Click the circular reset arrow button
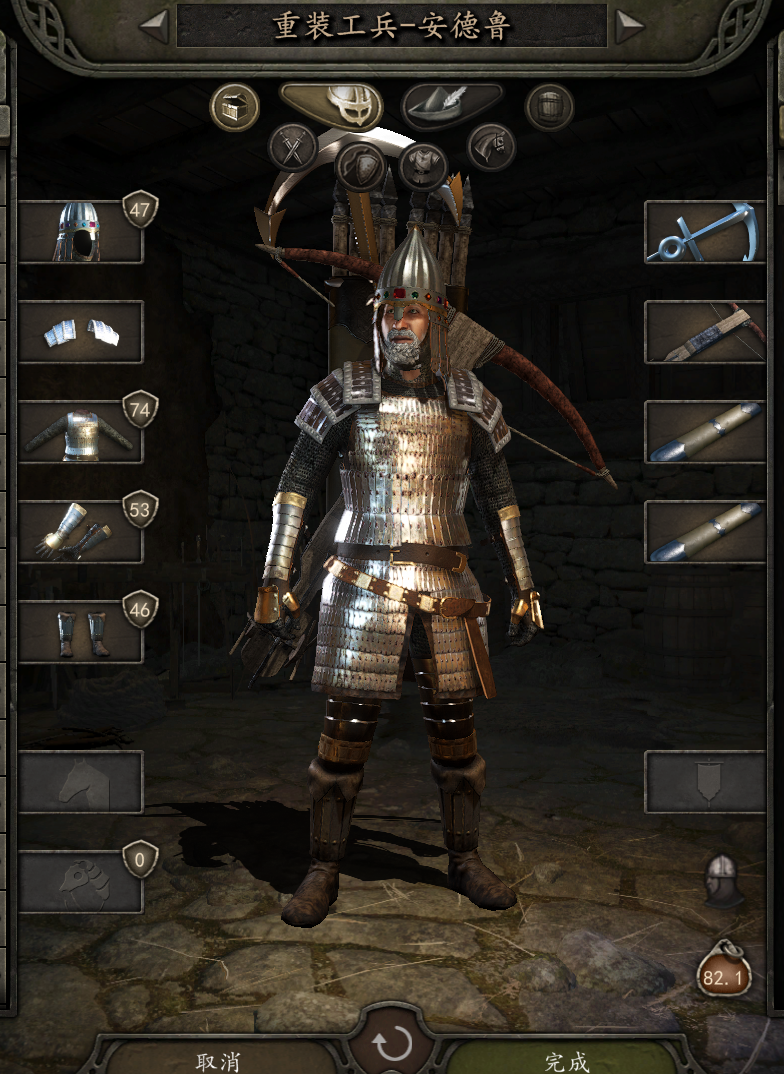 point(392,1045)
